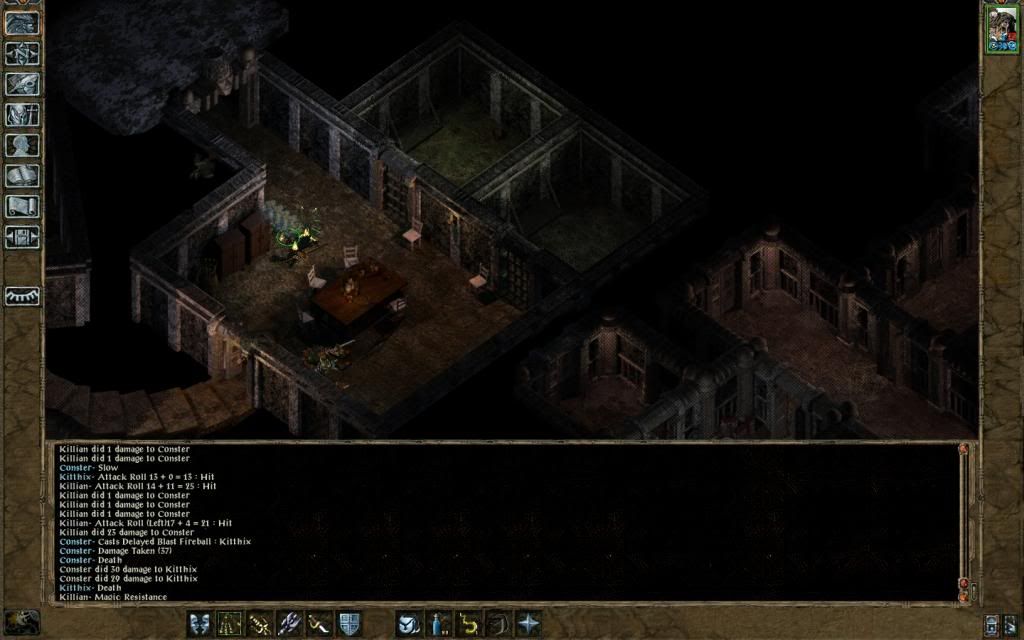Choose the curved dagger weapon slot
This screenshot has width=1024, height=640.
point(319,623)
